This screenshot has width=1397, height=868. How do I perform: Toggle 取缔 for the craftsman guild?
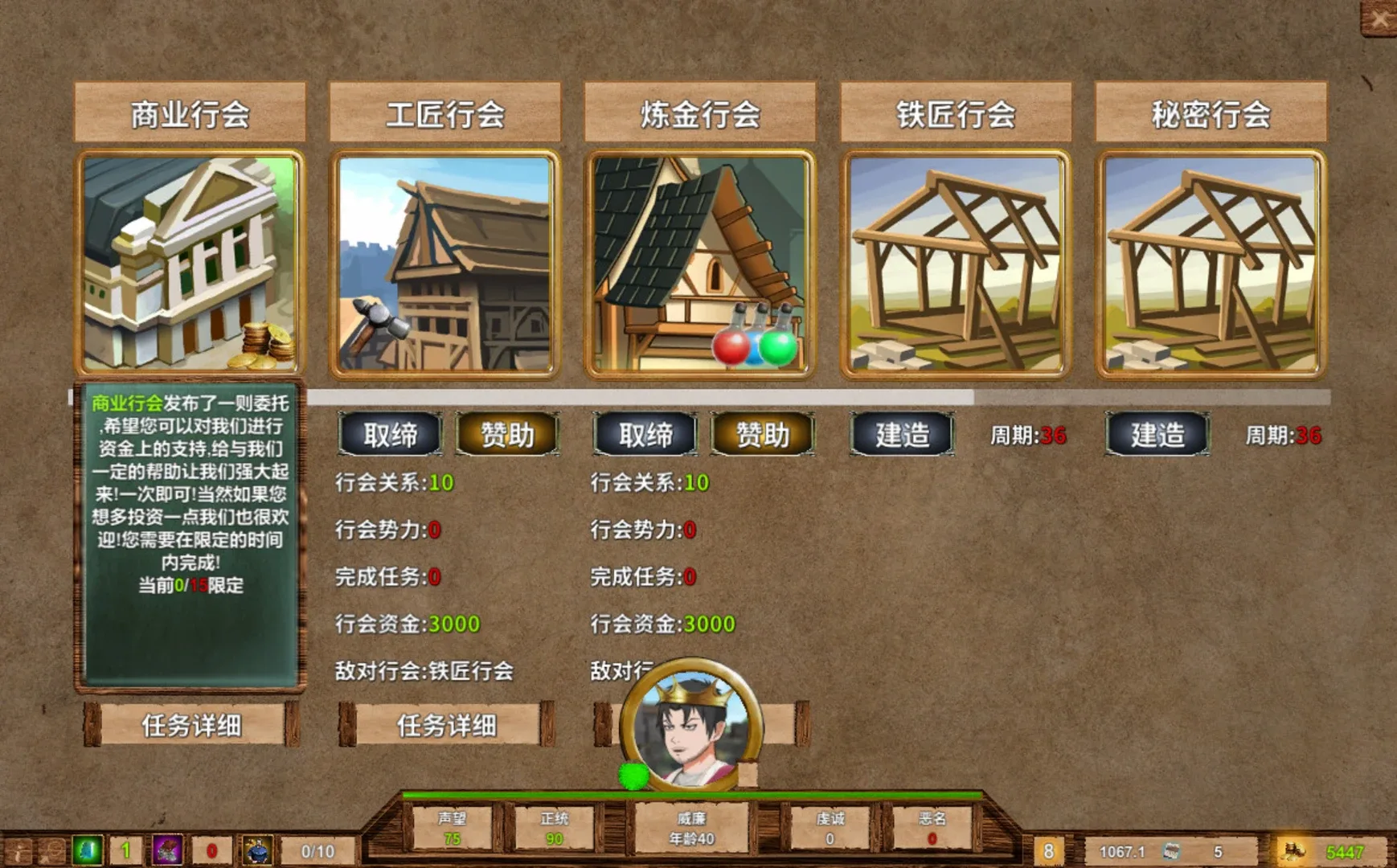390,436
